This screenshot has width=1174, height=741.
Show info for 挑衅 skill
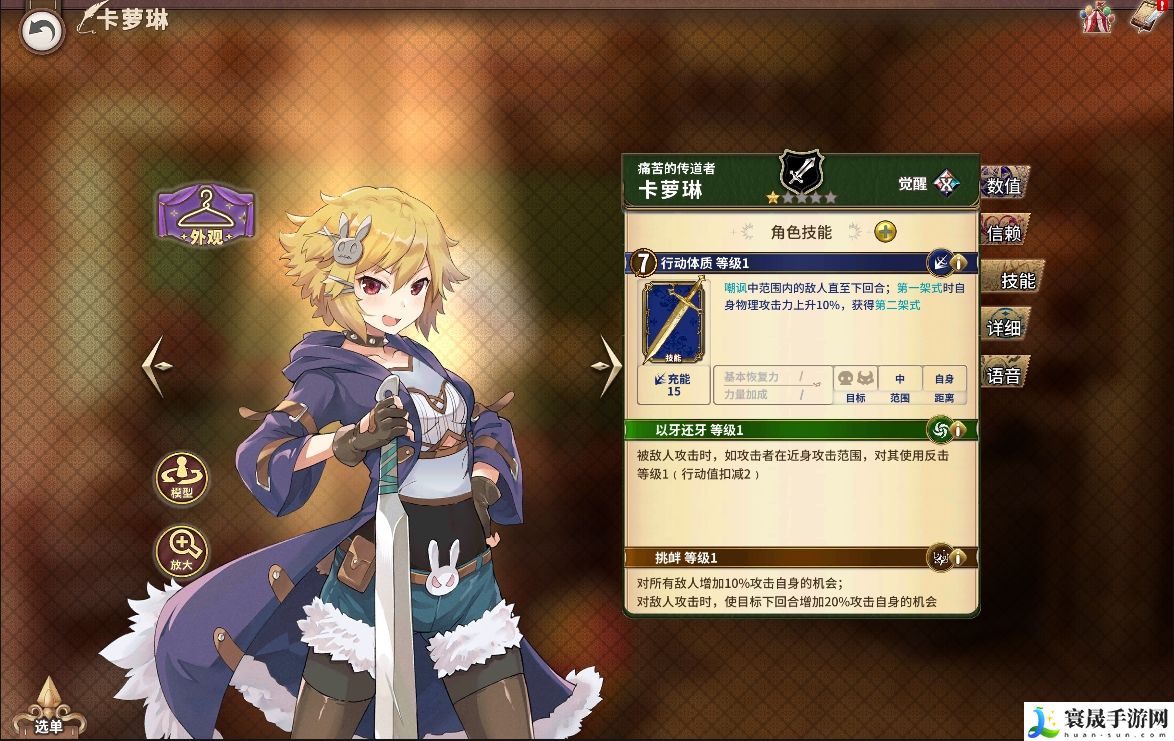(957, 558)
